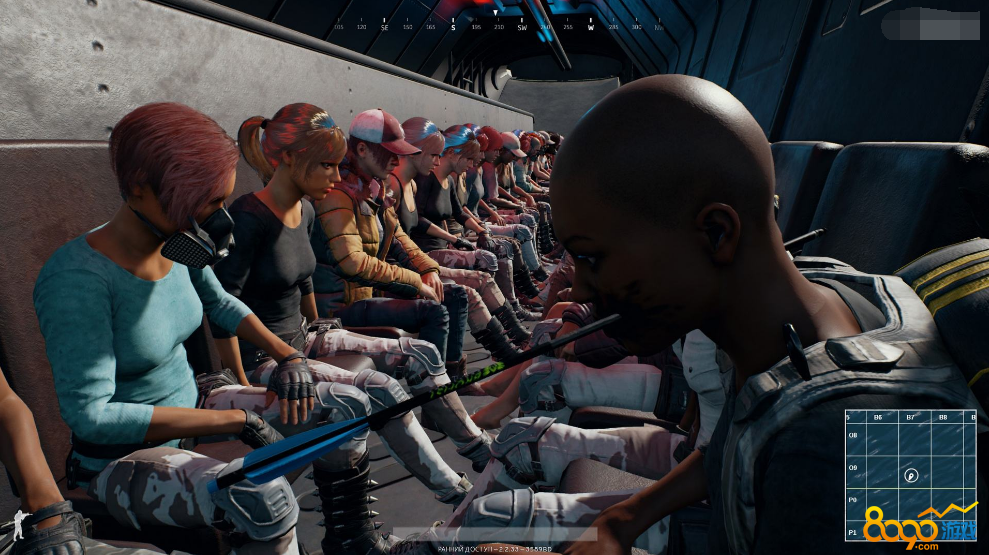The height and width of the screenshot is (555, 989).
Task: Select the plane marker on the minimap
Action: pyautogui.click(x=911, y=476)
